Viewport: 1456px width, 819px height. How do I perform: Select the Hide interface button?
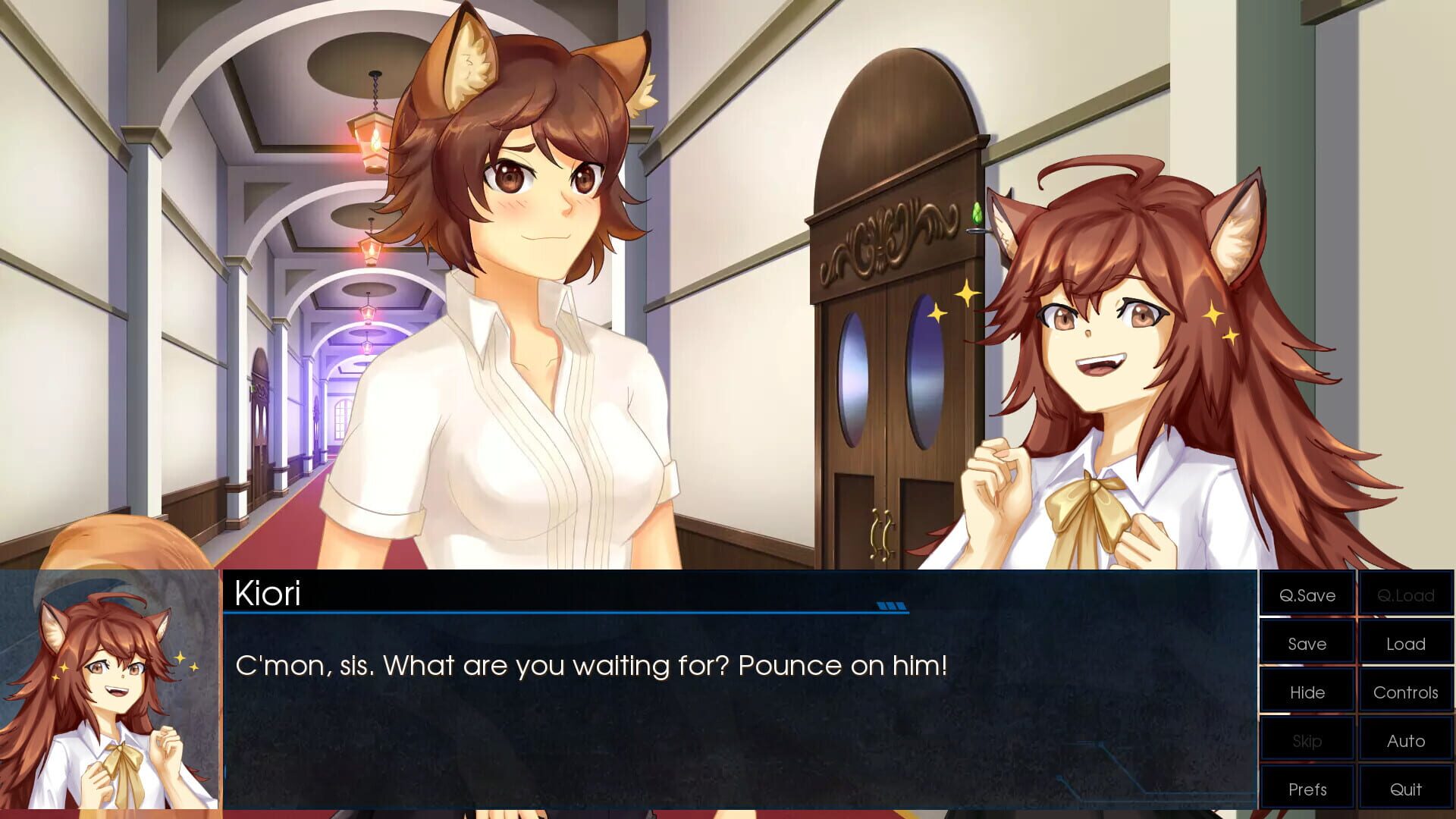click(1306, 692)
